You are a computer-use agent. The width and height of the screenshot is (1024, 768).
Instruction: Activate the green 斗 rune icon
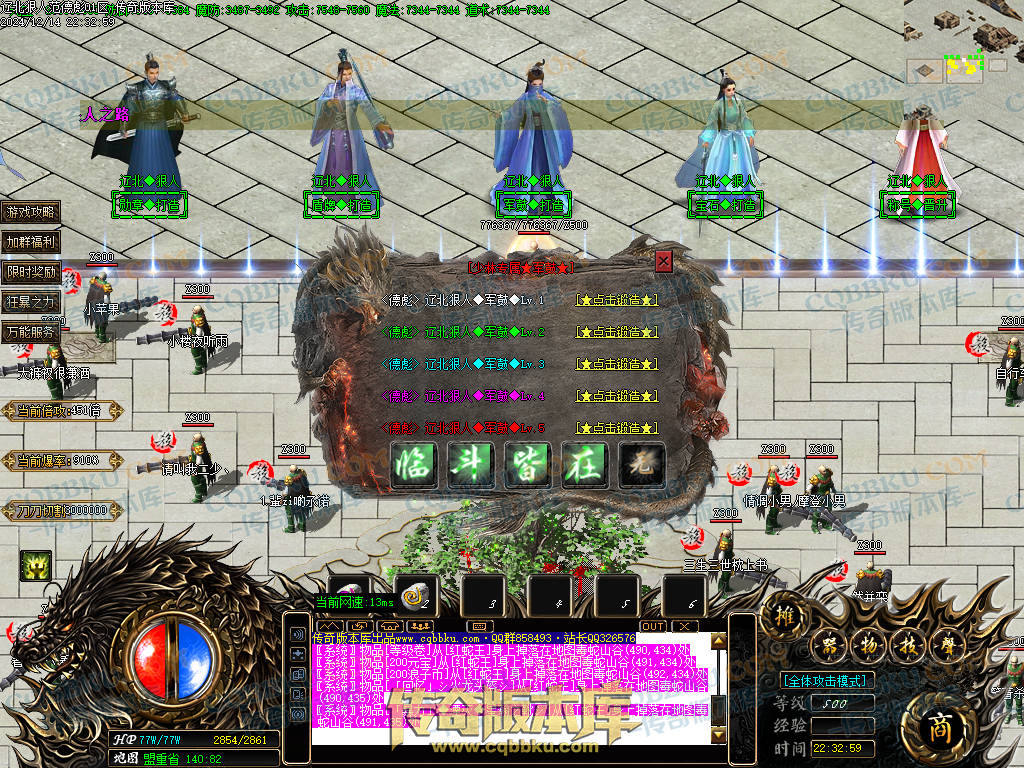(x=471, y=465)
